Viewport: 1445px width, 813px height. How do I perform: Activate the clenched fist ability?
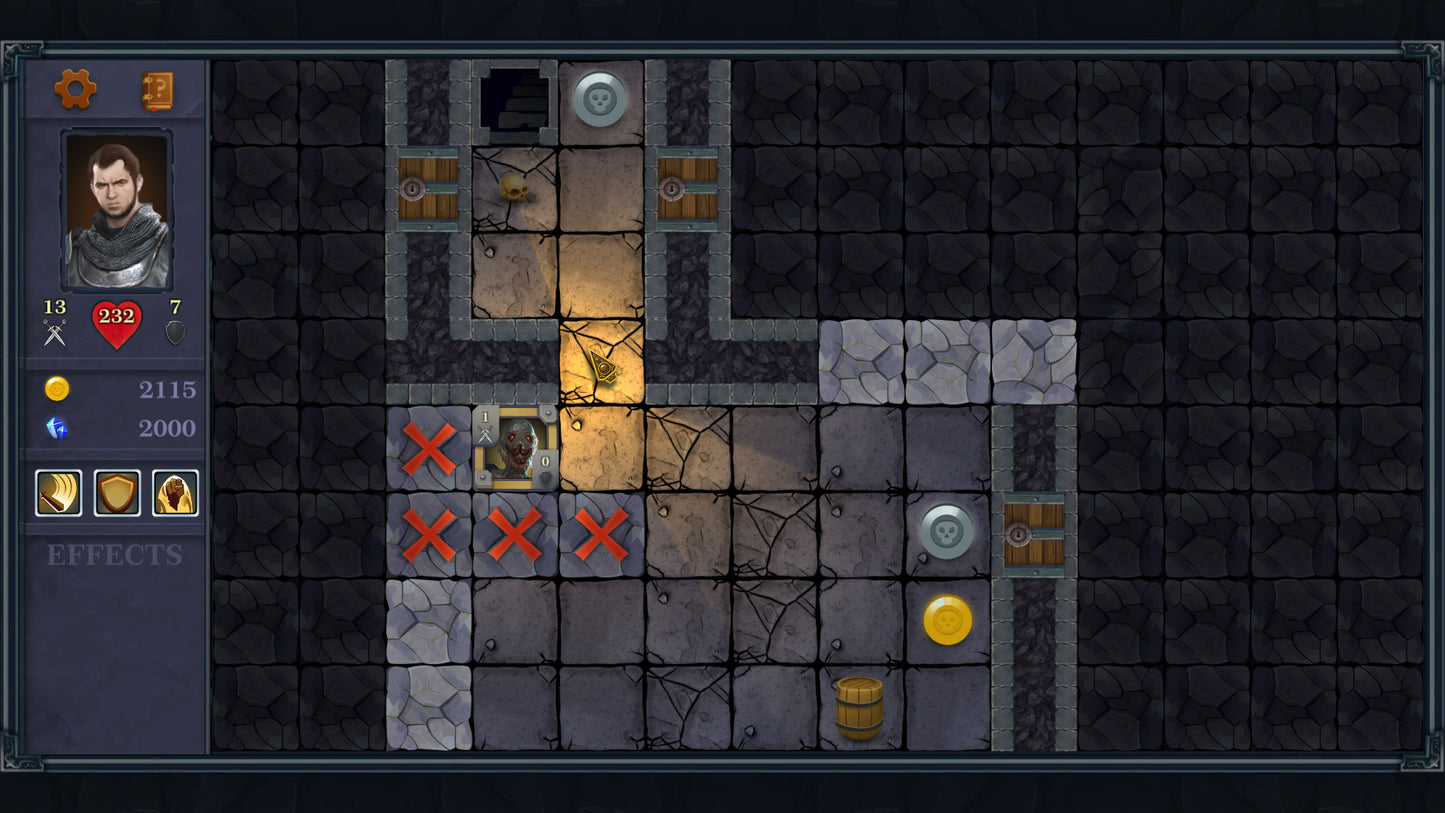(x=176, y=492)
